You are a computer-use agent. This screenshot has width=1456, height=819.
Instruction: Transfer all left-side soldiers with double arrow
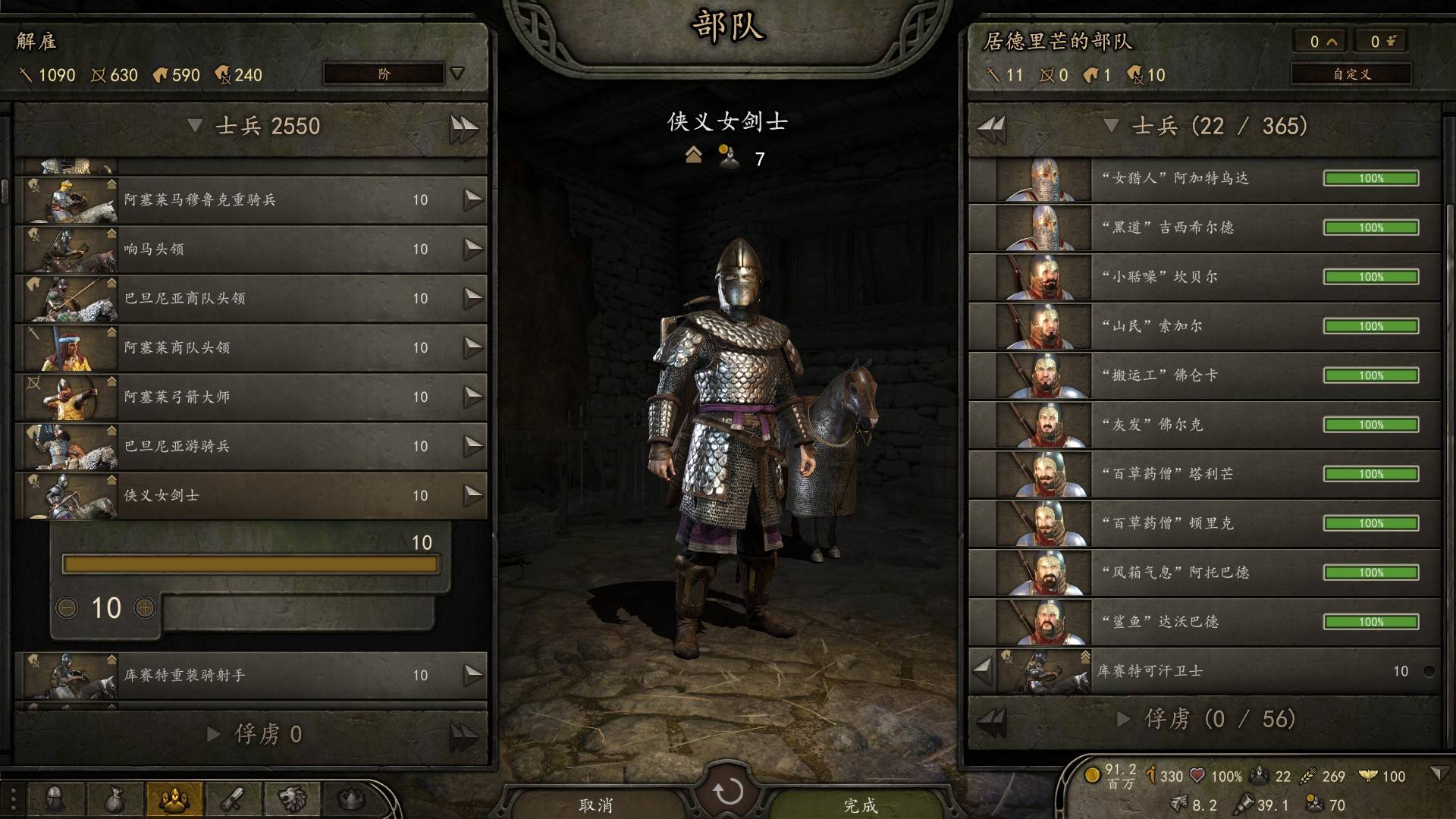click(463, 127)
